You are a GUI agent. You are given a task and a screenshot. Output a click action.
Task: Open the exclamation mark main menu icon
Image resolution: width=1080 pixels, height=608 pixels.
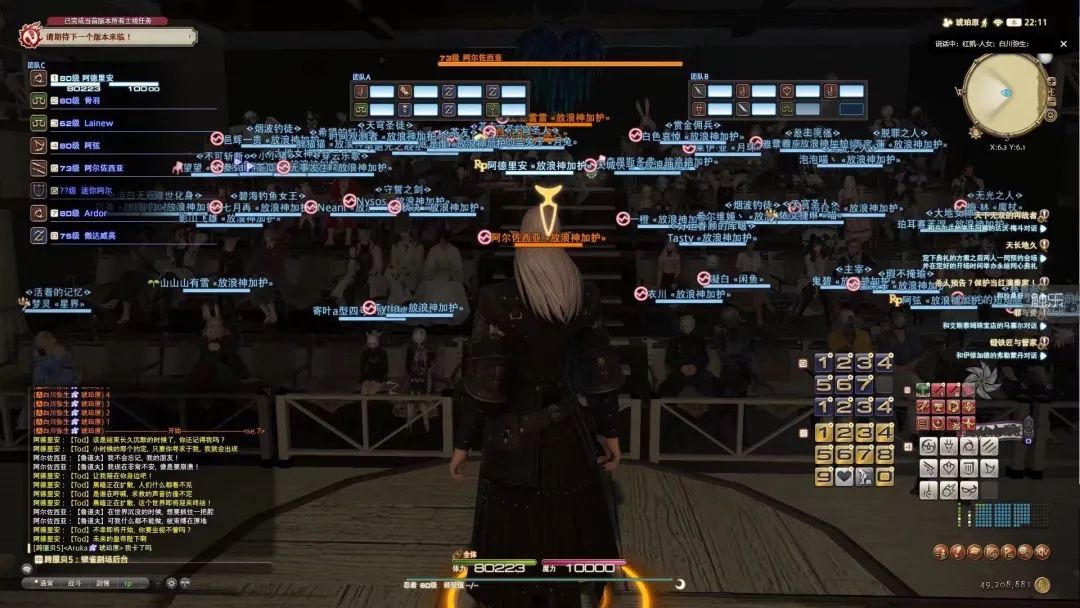coord(957,552)
